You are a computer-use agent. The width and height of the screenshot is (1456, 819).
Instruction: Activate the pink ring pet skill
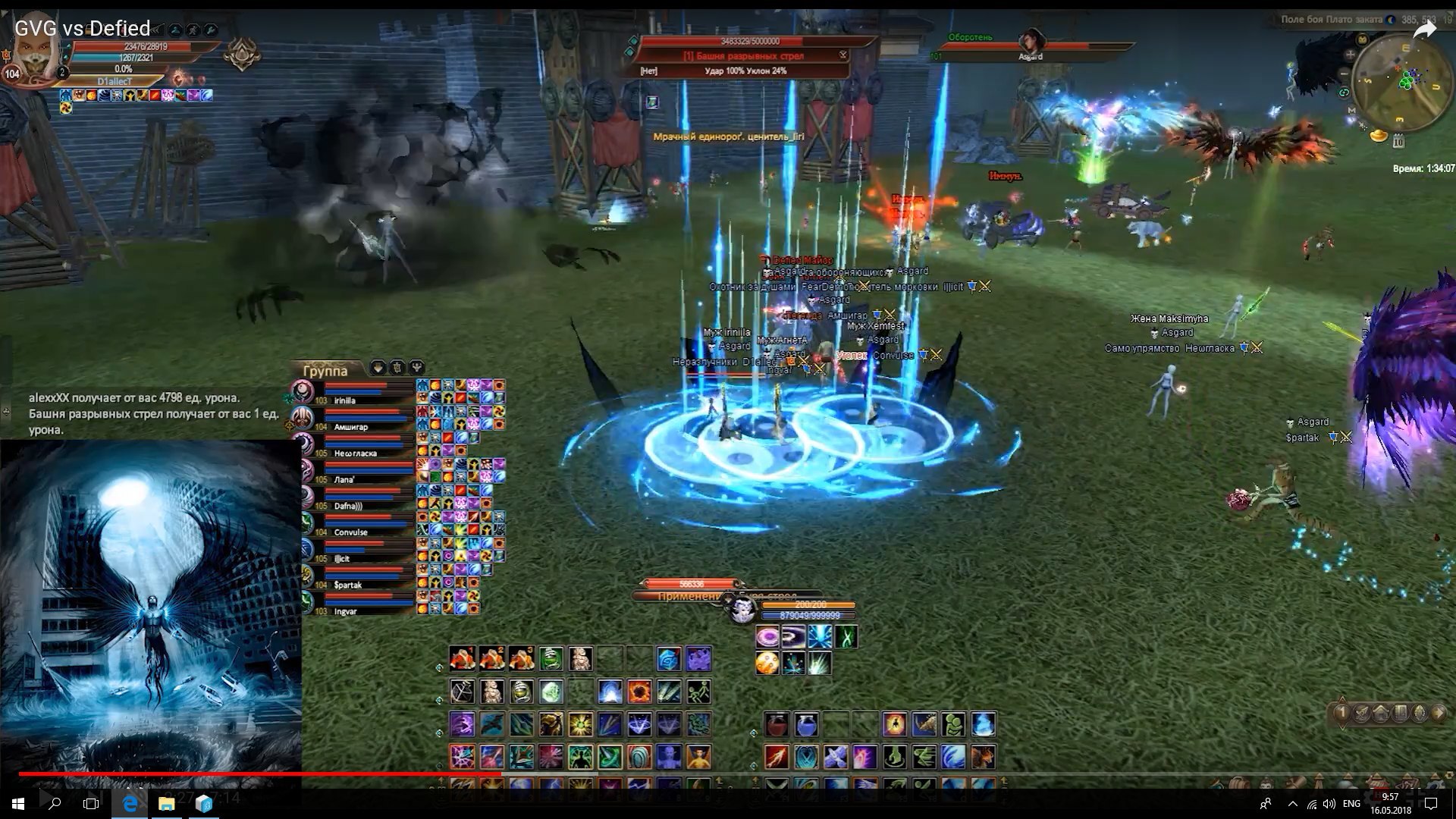[x=767, y=637]
